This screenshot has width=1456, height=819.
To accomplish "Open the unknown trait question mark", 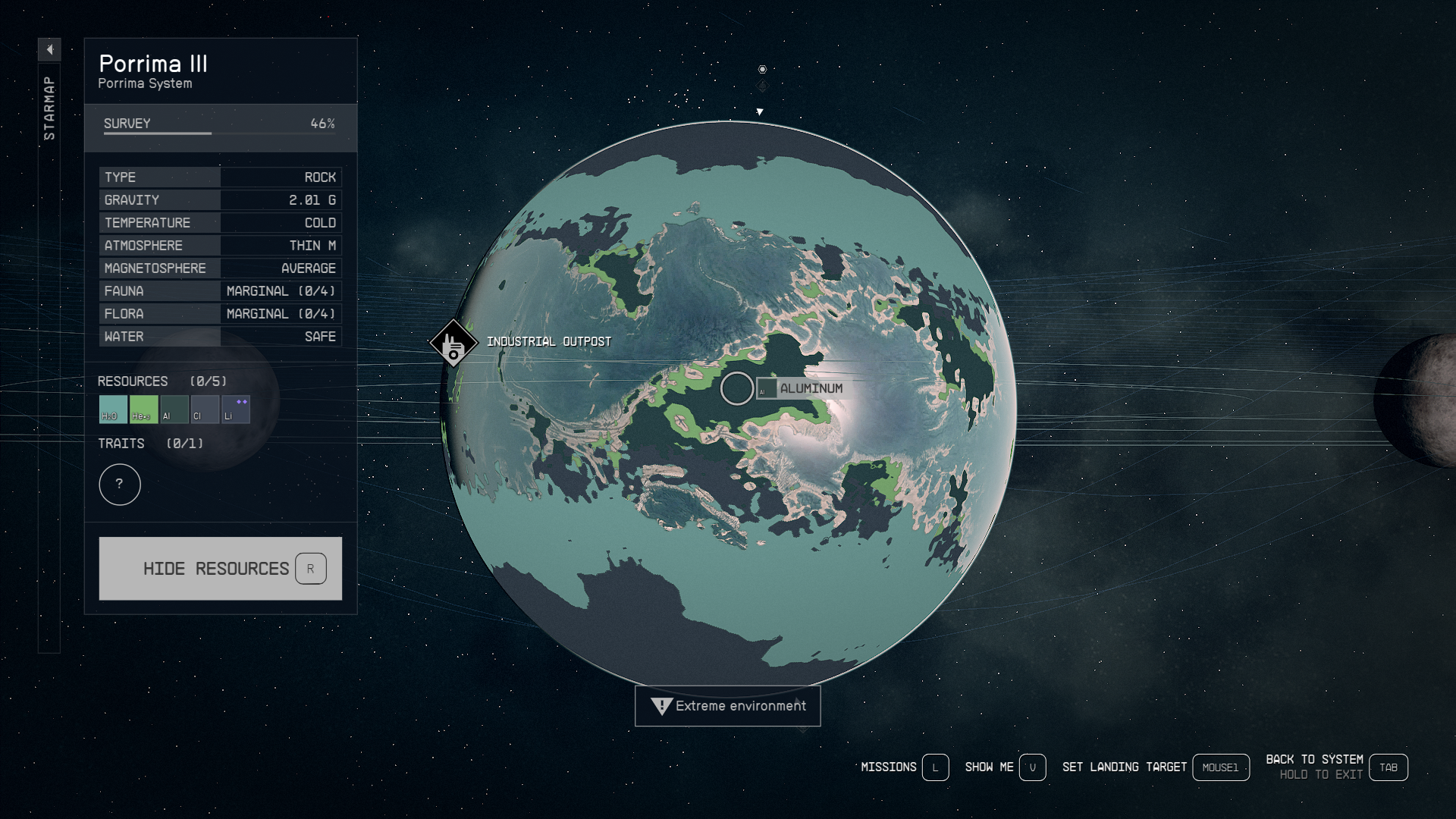I will coord(120,485).
